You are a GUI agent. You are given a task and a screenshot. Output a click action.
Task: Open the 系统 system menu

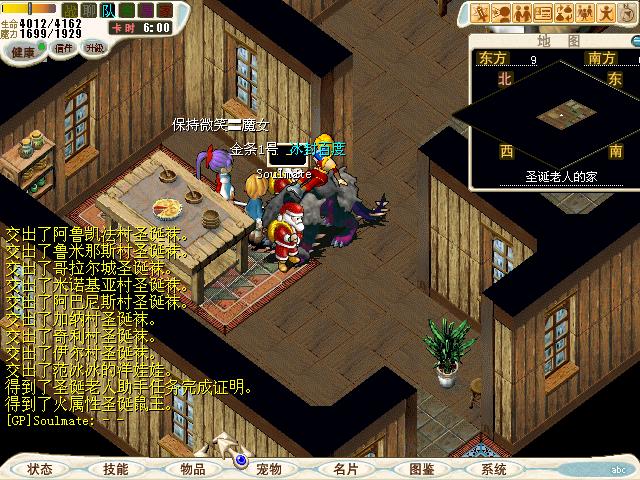[494, 468]
